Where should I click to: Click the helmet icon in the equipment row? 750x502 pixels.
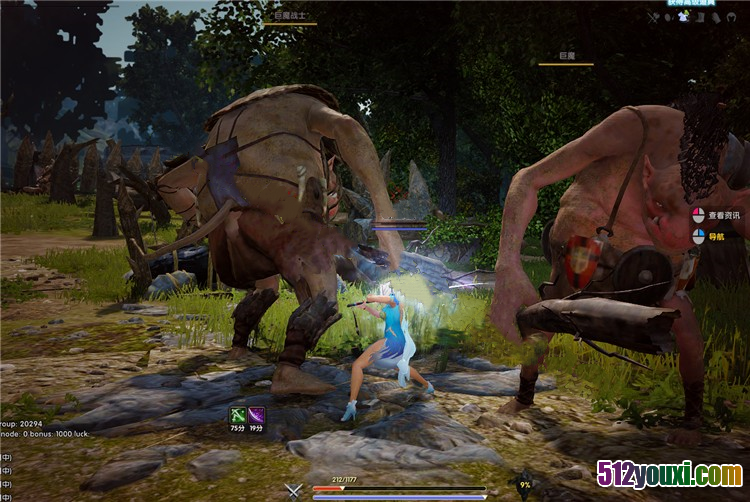point(732,17)
